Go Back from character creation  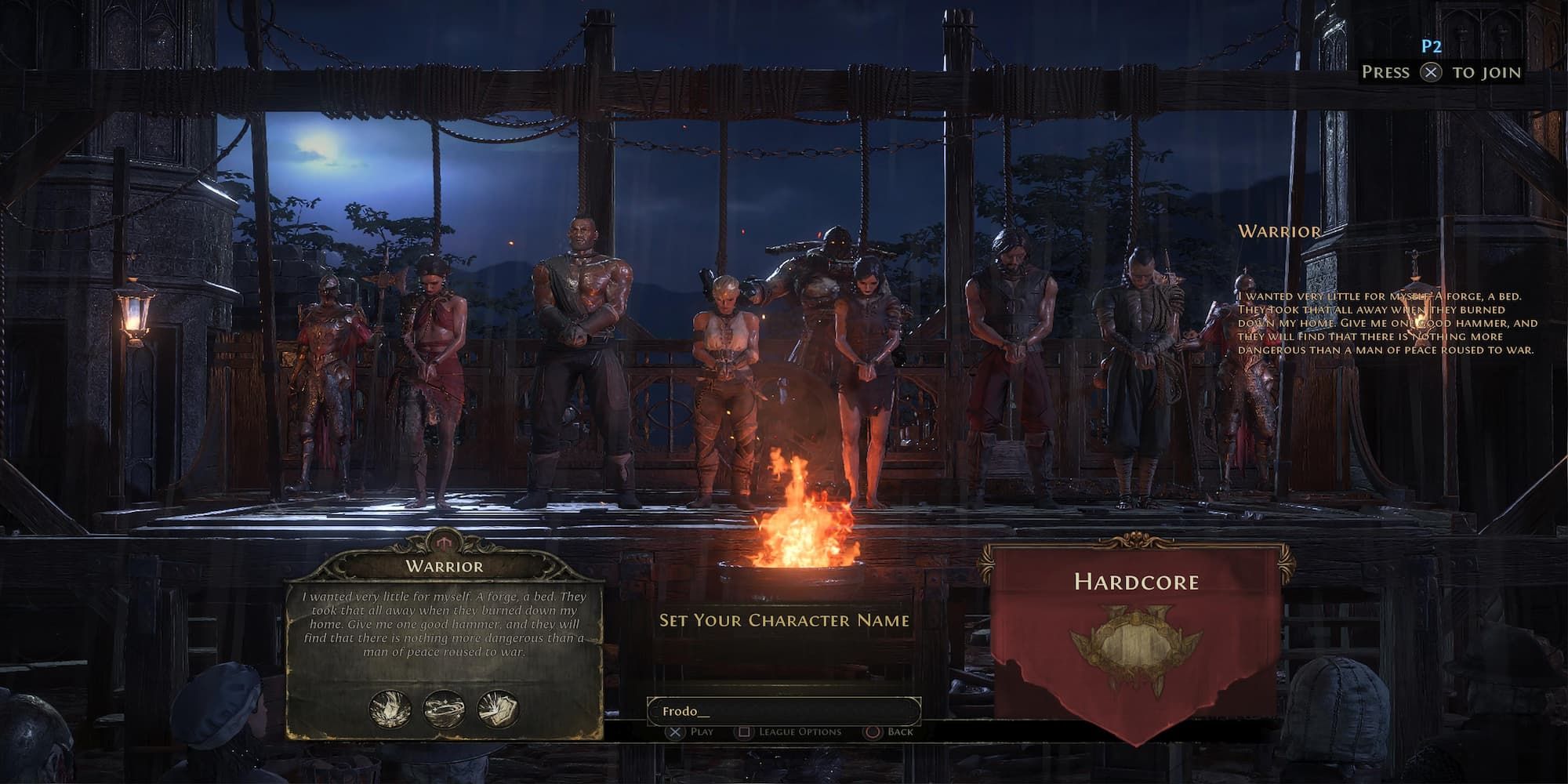pyautogui.click(x=889, y=732)
